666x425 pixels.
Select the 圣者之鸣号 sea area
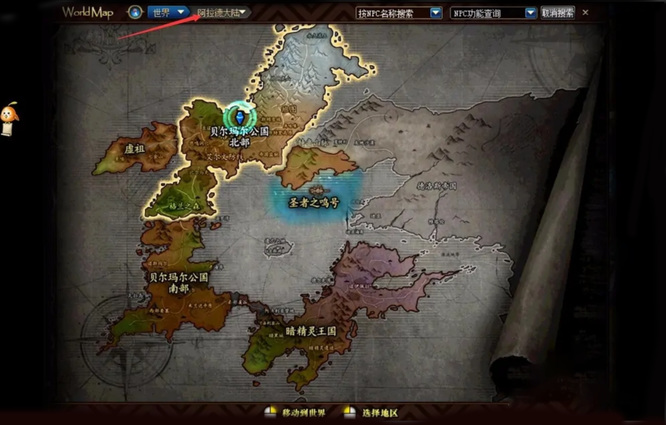(315, 199)
